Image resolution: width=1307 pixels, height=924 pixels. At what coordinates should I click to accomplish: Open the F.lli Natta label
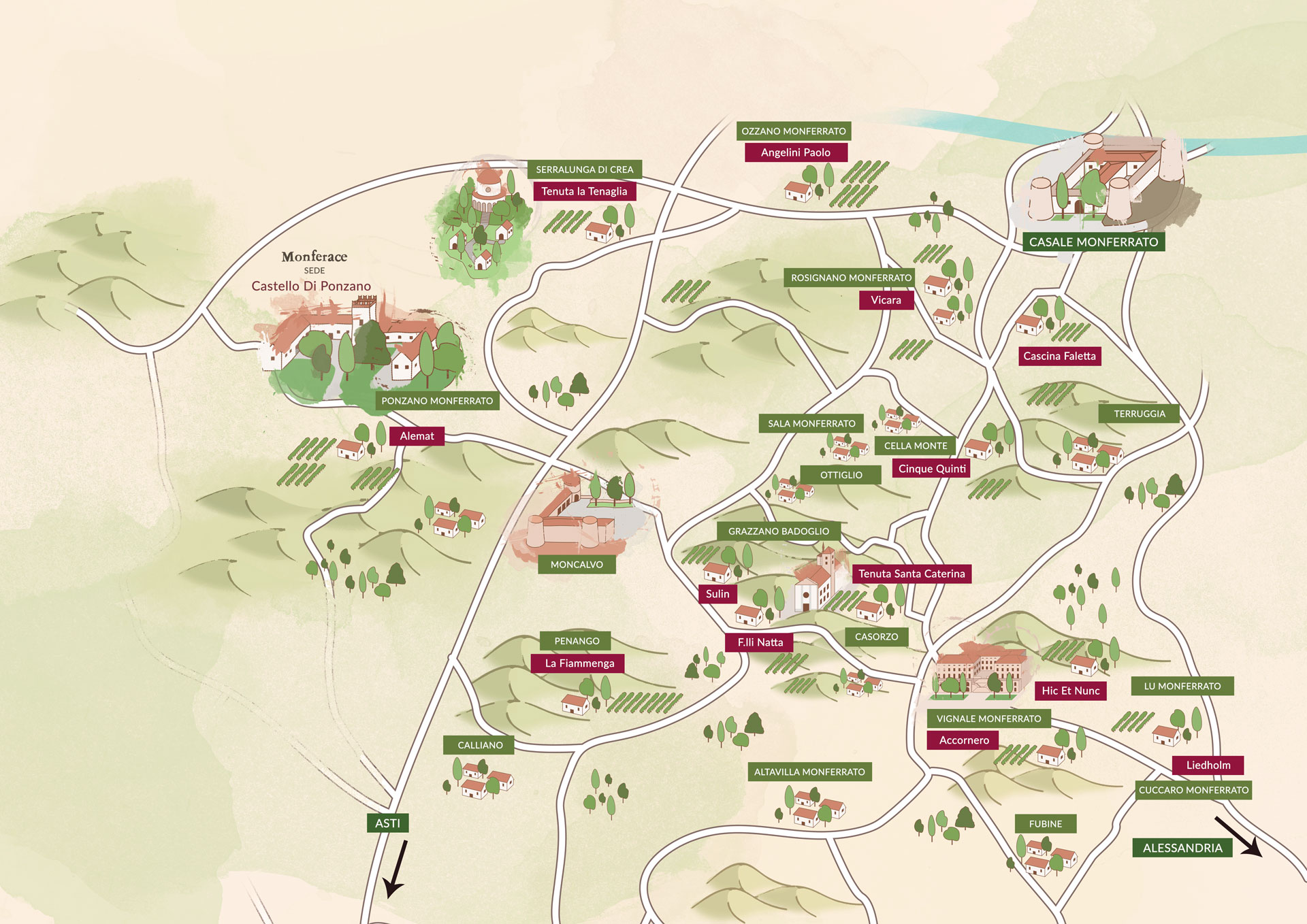pos(760,642)
